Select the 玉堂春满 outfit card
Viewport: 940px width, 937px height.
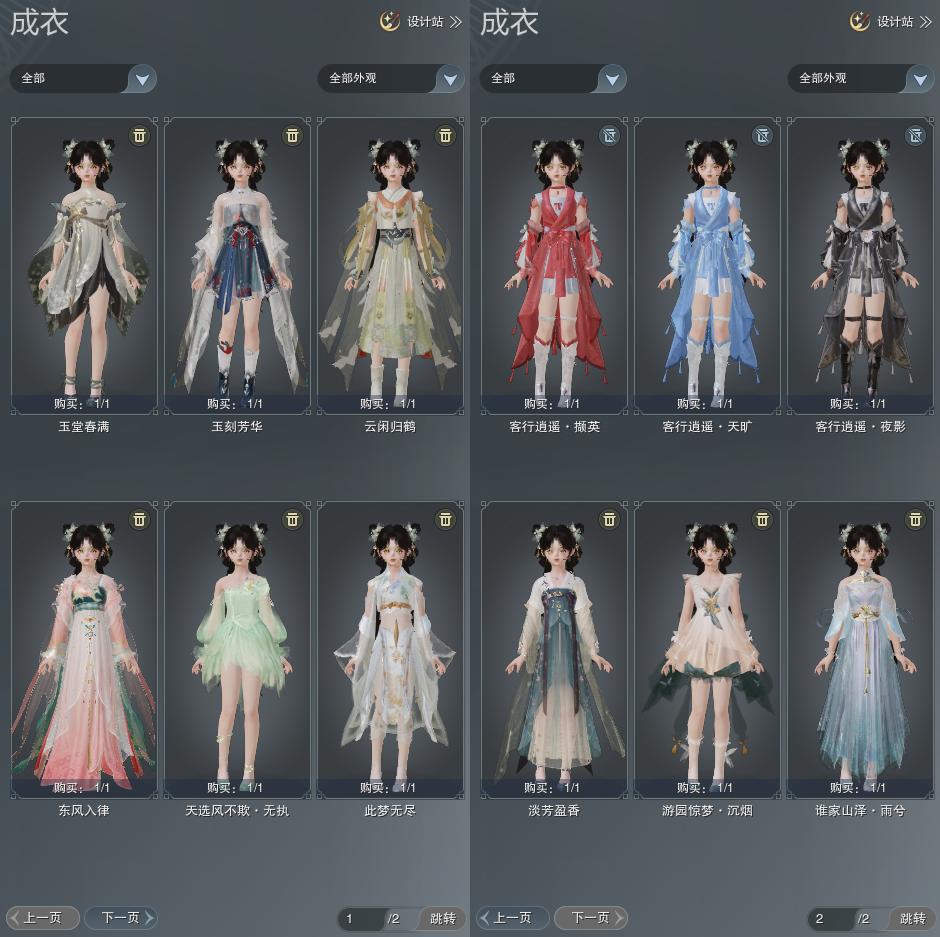pos(84,265)
